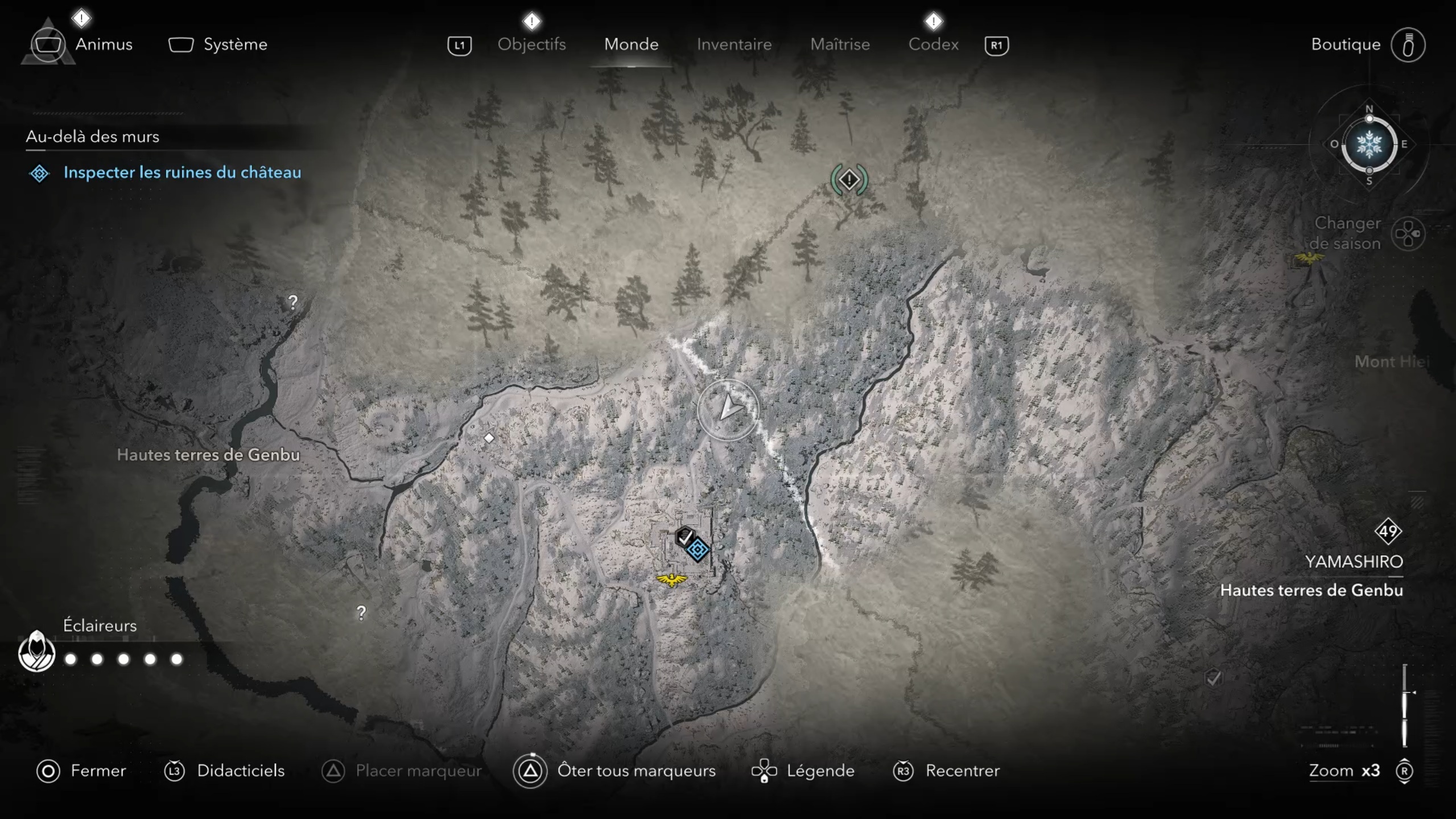
Task: Track the Inspecter les ruines du château objective
Action: [x=182, y=172]
